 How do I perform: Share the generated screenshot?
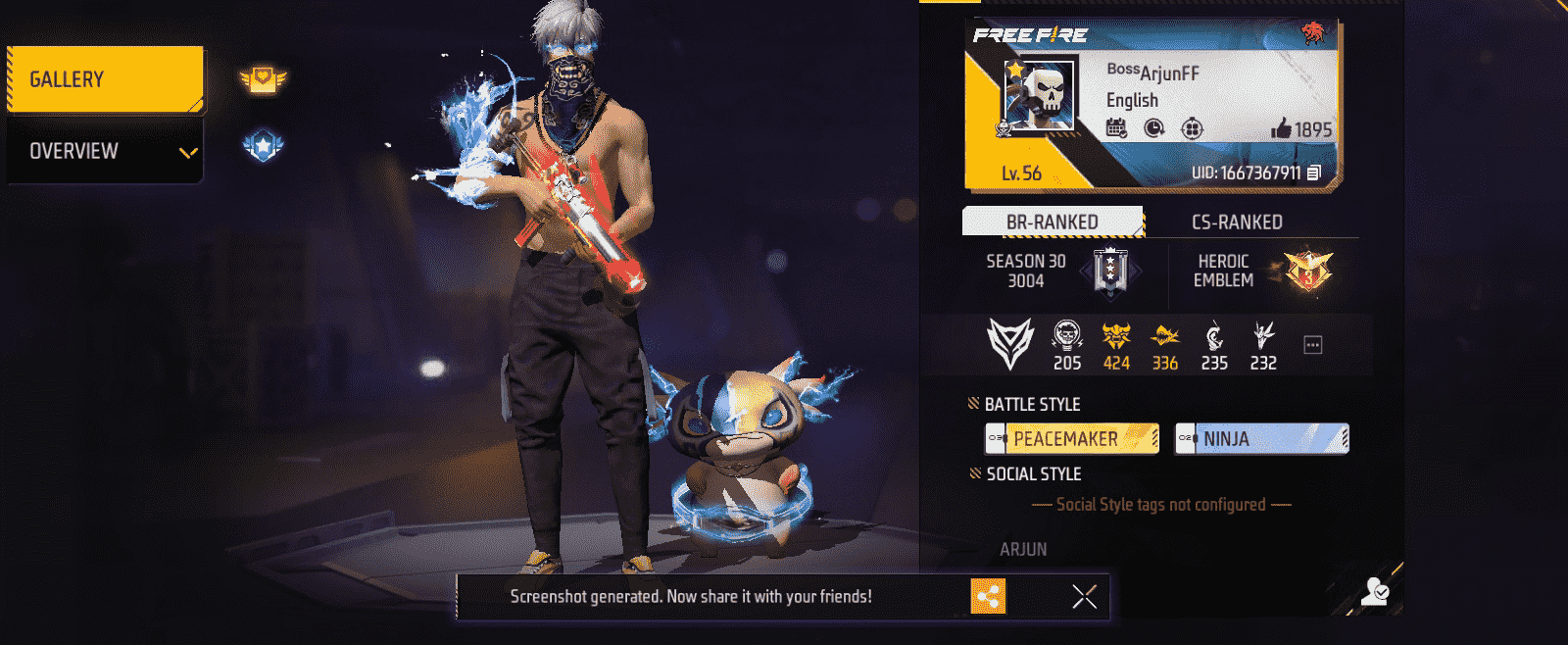point(988,596)
